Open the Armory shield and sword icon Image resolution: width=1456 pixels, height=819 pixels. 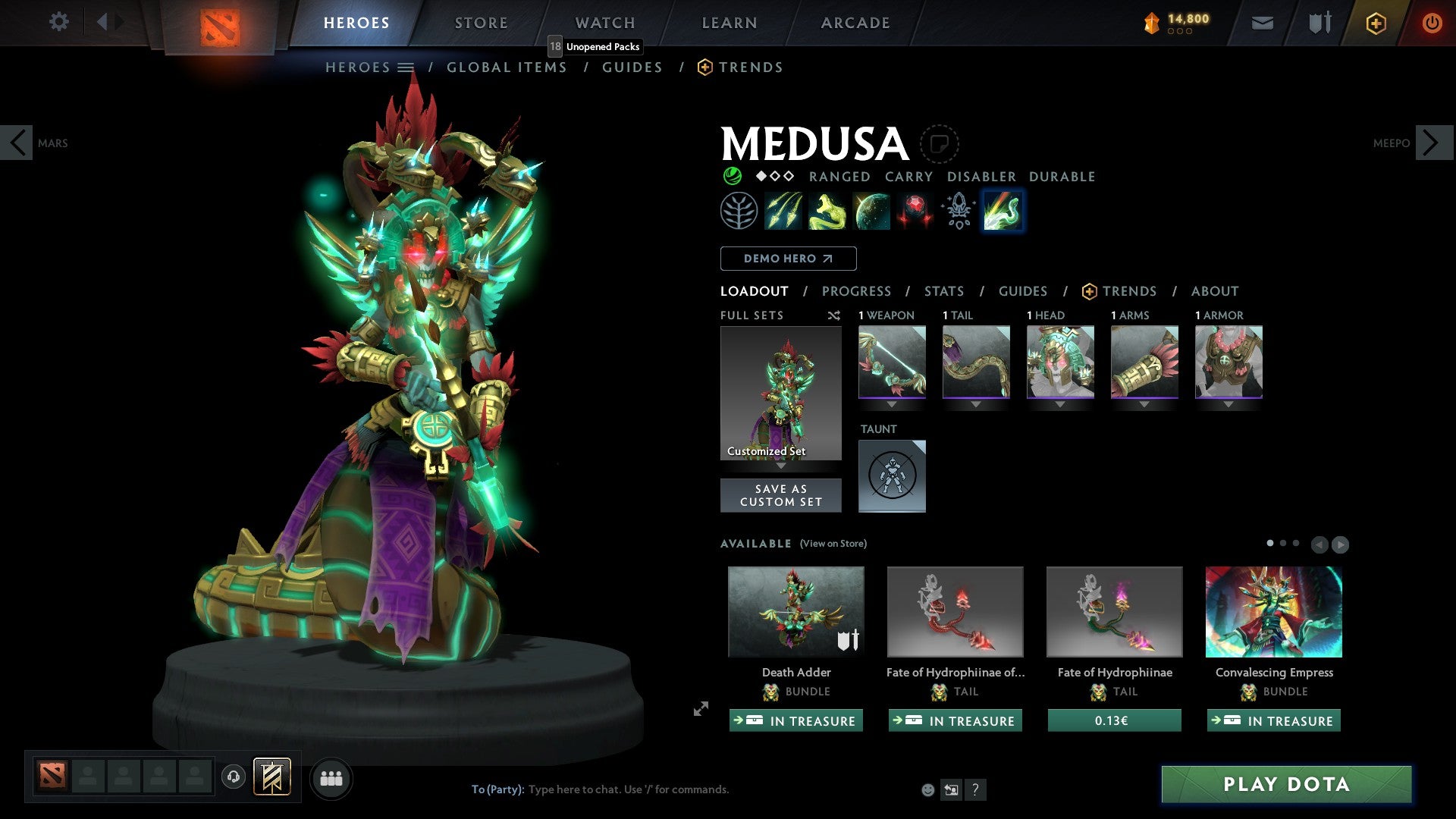point(1319,23)
